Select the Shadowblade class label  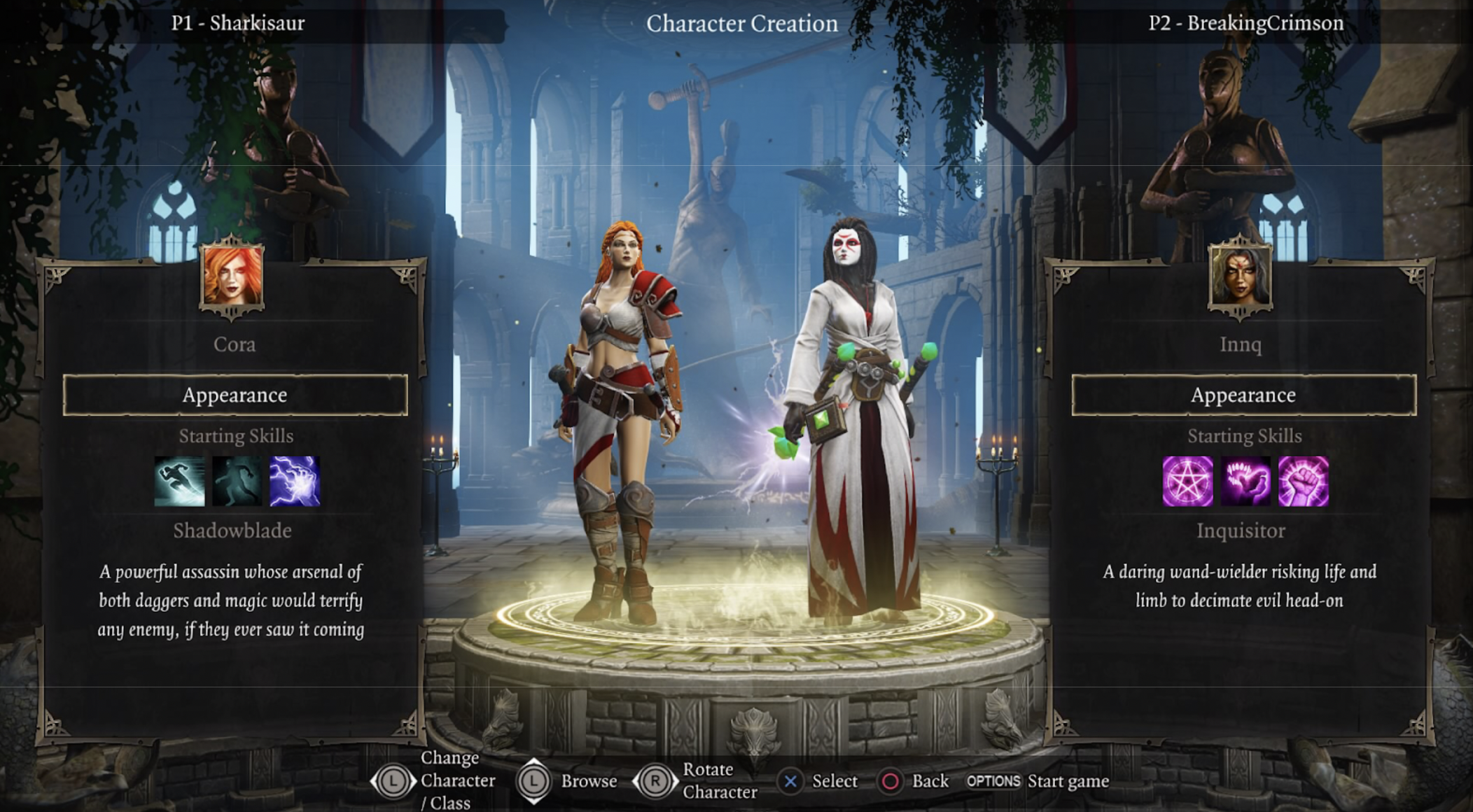(x=232, y=531)
